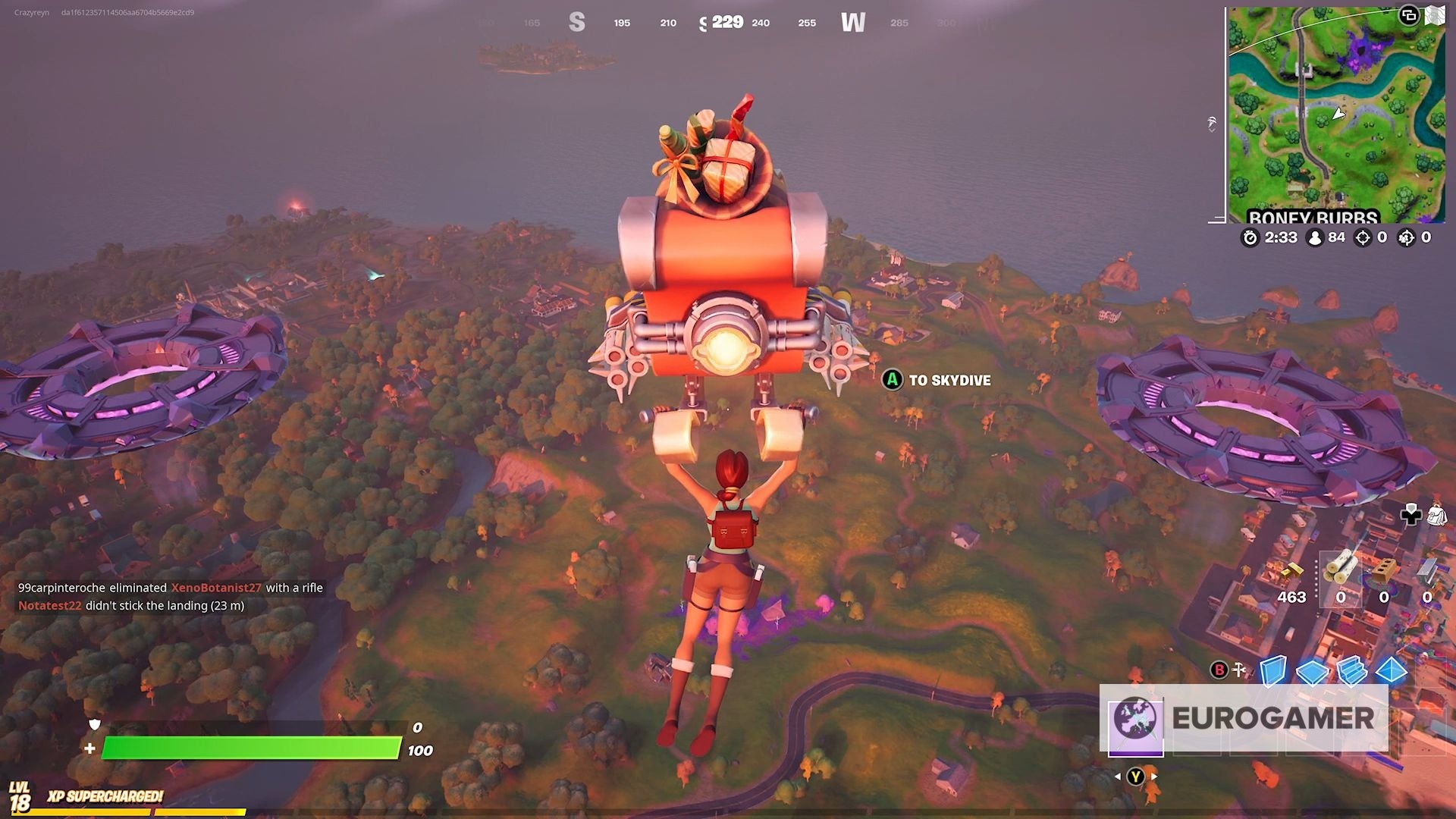Click the wood materials icon

pos(1339,569)
